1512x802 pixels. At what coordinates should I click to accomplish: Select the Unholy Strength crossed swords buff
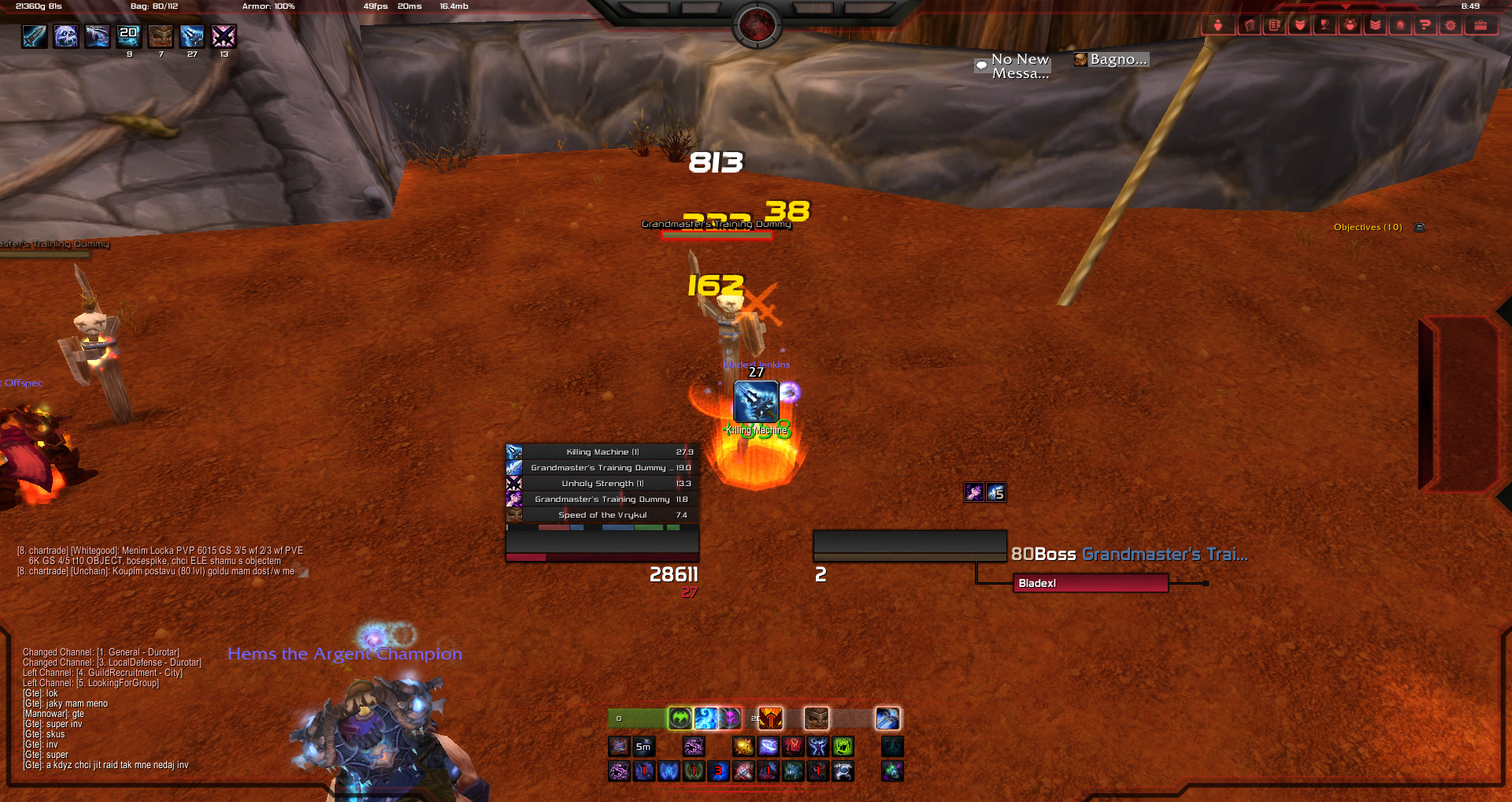(x=224, y=36)
